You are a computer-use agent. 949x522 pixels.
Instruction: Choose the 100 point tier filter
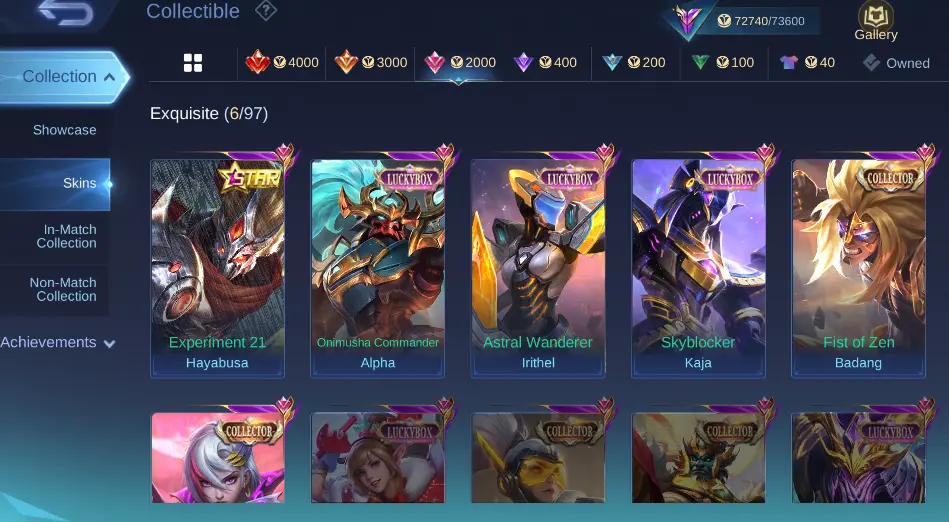(x=723, y=63)
